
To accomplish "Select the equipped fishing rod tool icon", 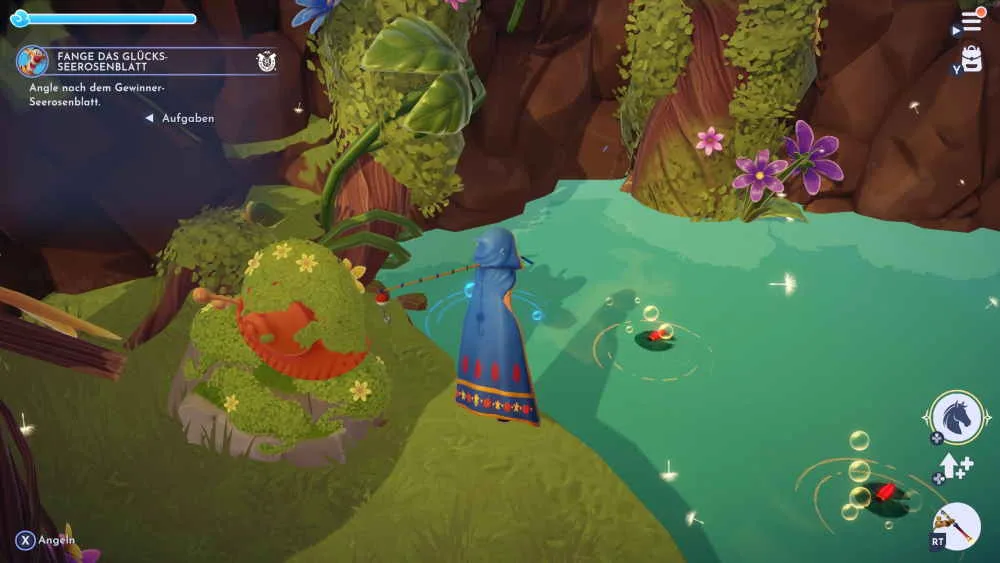I will (x=956, y=526).
